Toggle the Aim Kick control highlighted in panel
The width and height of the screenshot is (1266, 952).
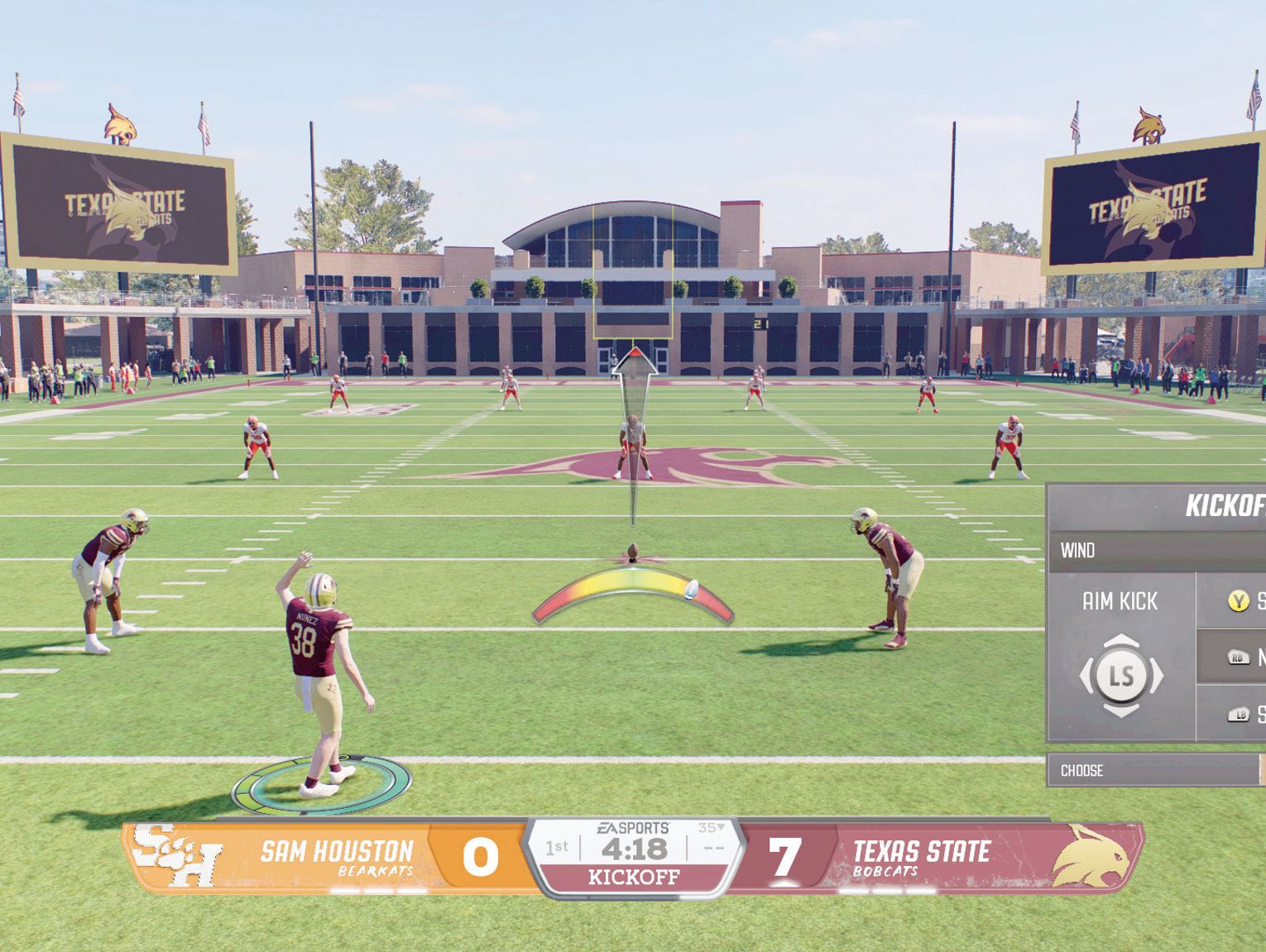[1121, 601]
